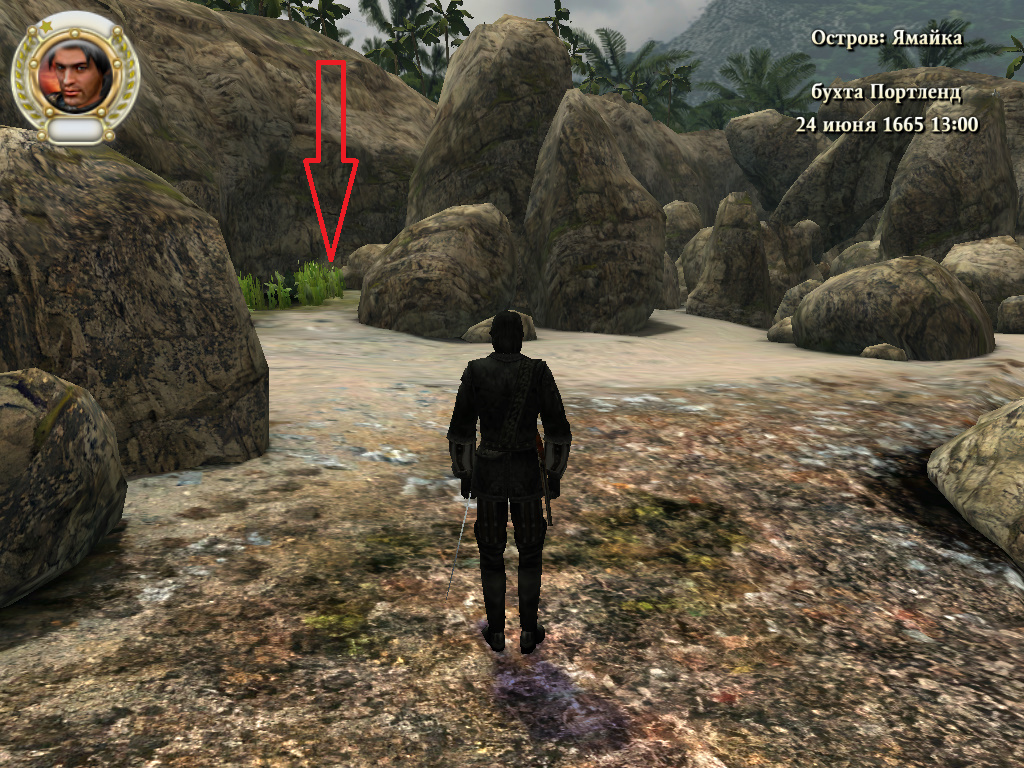Click the character portrait medallion

76,74
